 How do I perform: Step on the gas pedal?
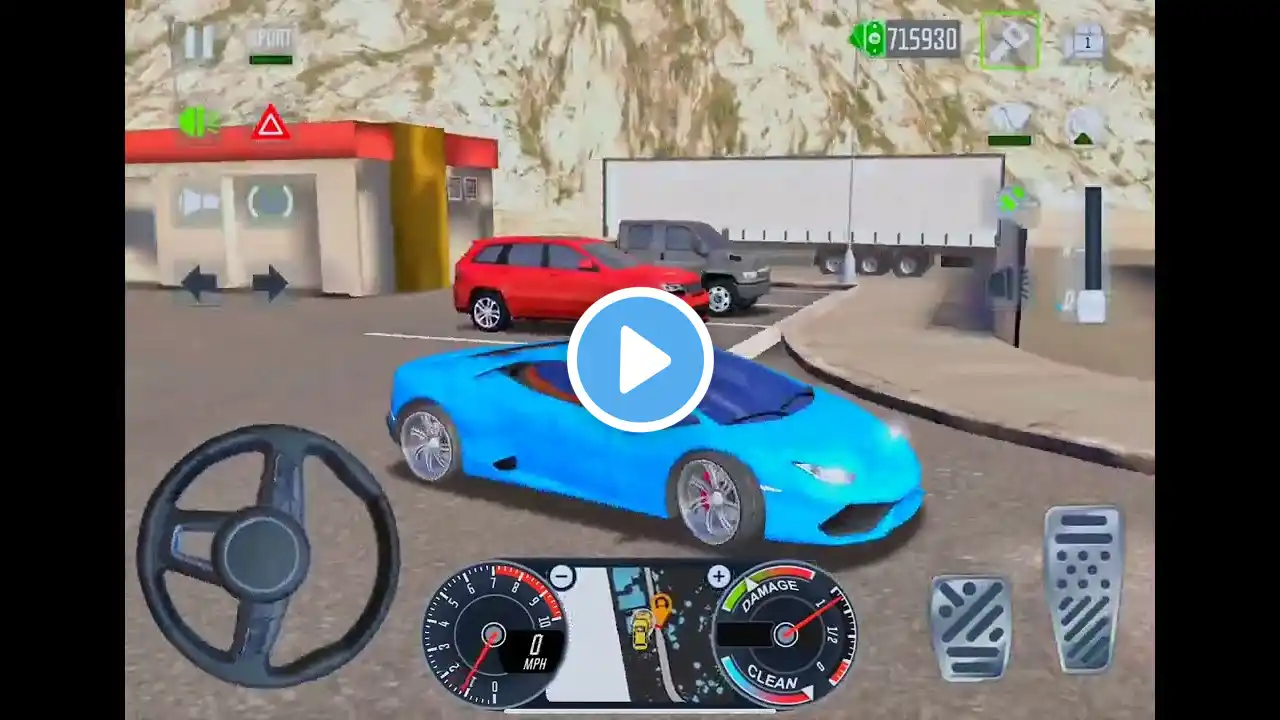point(1084,588)
